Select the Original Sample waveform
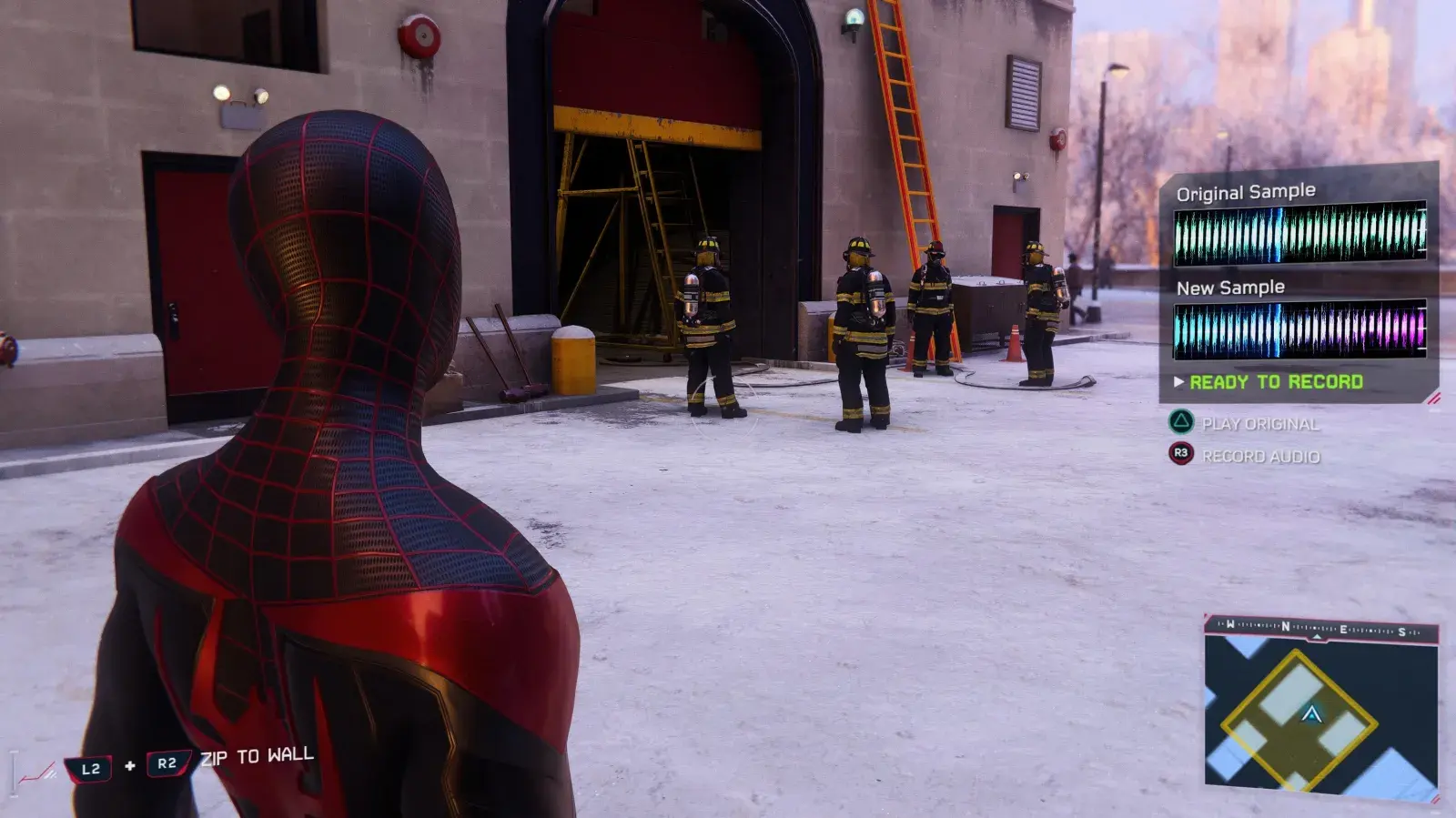The height and width of the screenshot is (818, 1456). click(1299, 233)
